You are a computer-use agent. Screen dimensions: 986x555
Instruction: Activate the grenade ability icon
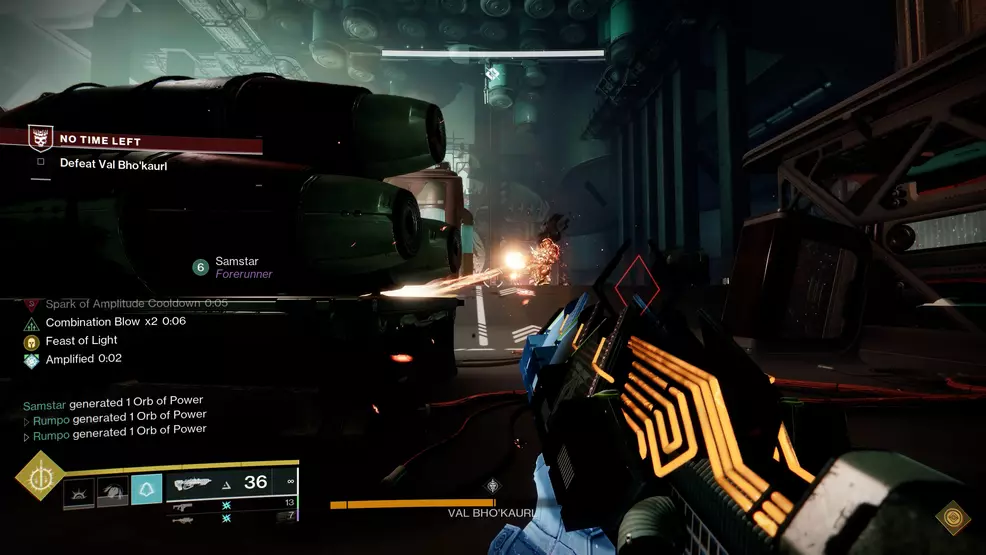pos(79,490)
